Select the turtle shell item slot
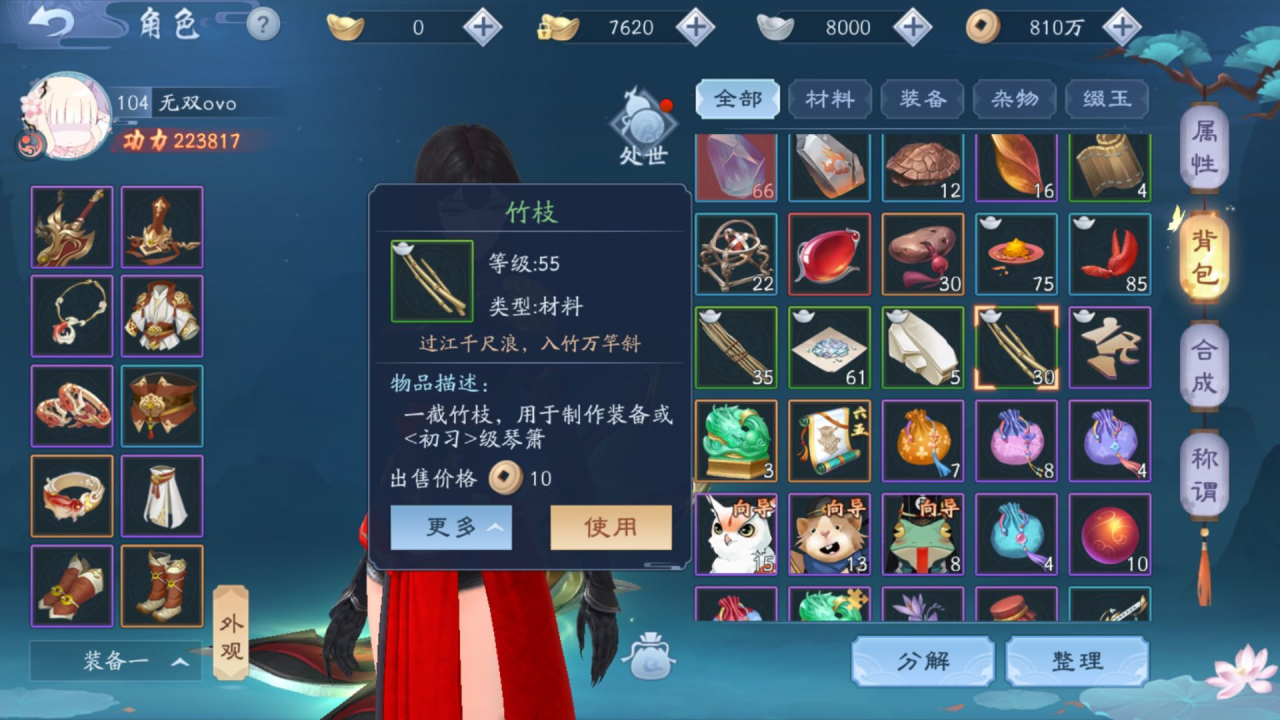 [x=922, y=165]
